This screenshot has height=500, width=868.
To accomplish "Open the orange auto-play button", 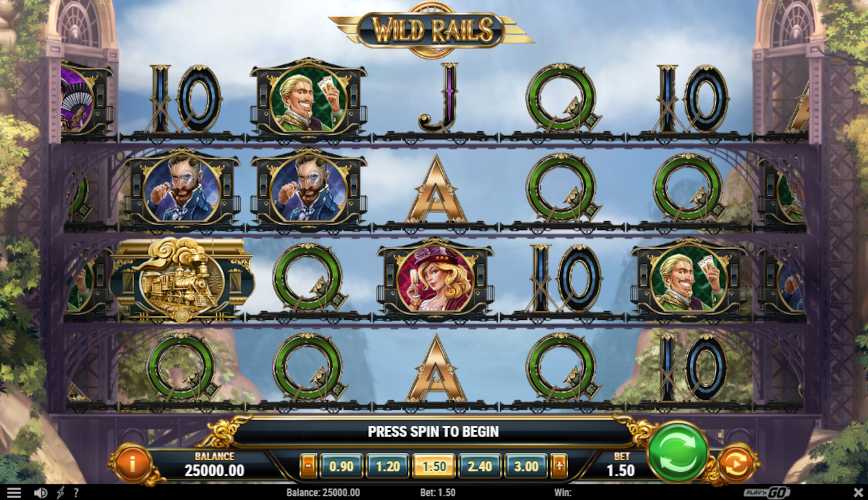I will 734,464.
